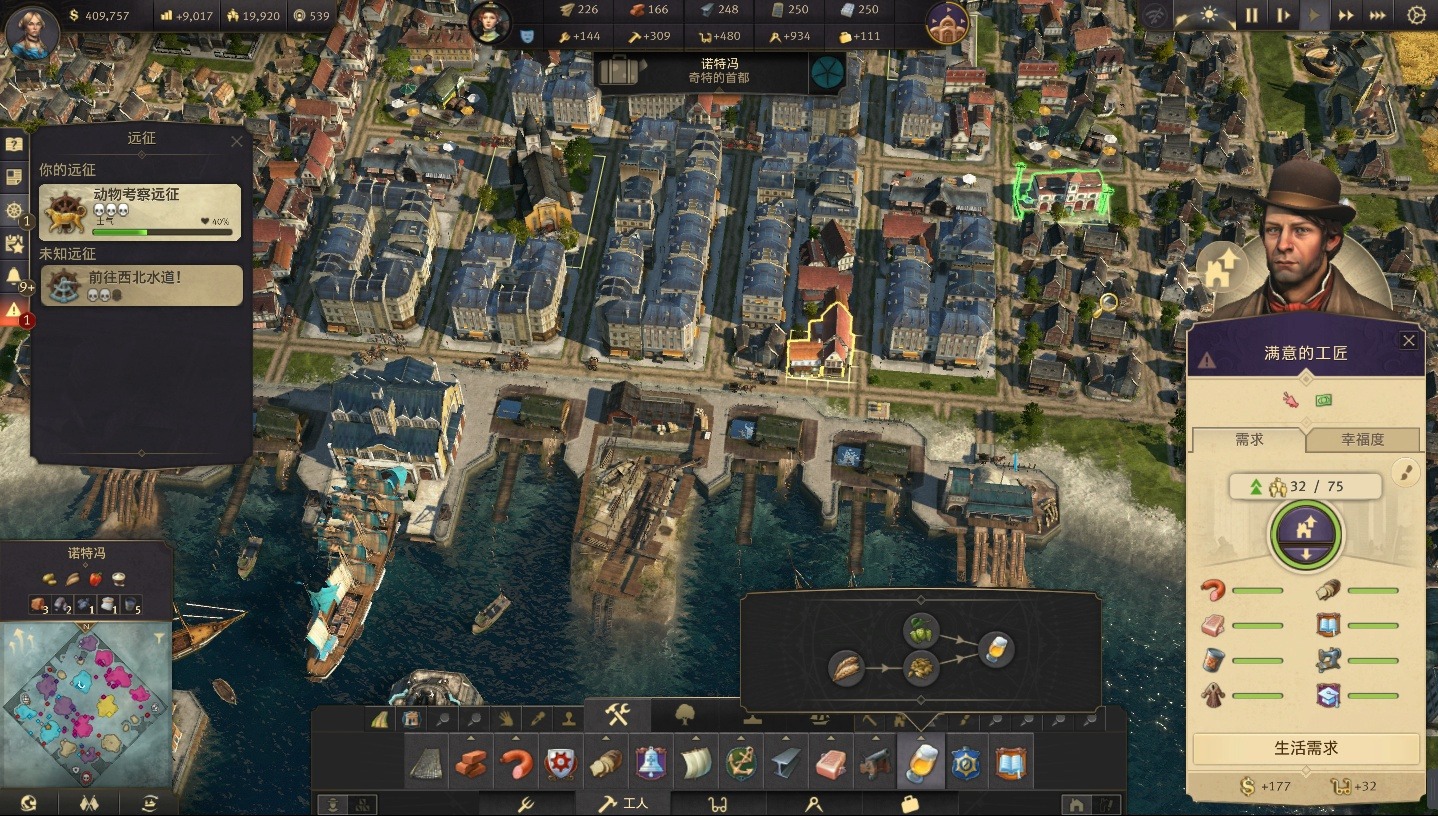Pause the game speed
Image resolution: width=1438 pixels, height=816 pixels.
[1251, 15]
